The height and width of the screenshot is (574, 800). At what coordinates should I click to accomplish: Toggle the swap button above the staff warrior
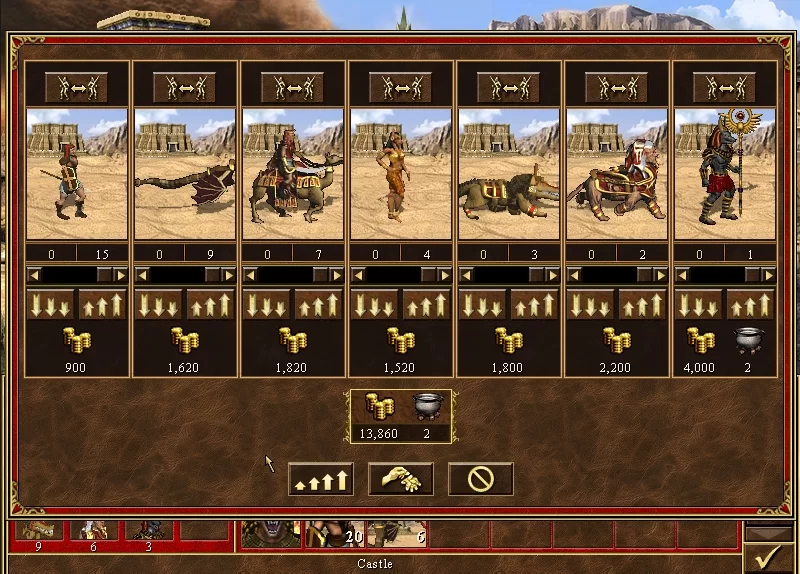(725, 87)
